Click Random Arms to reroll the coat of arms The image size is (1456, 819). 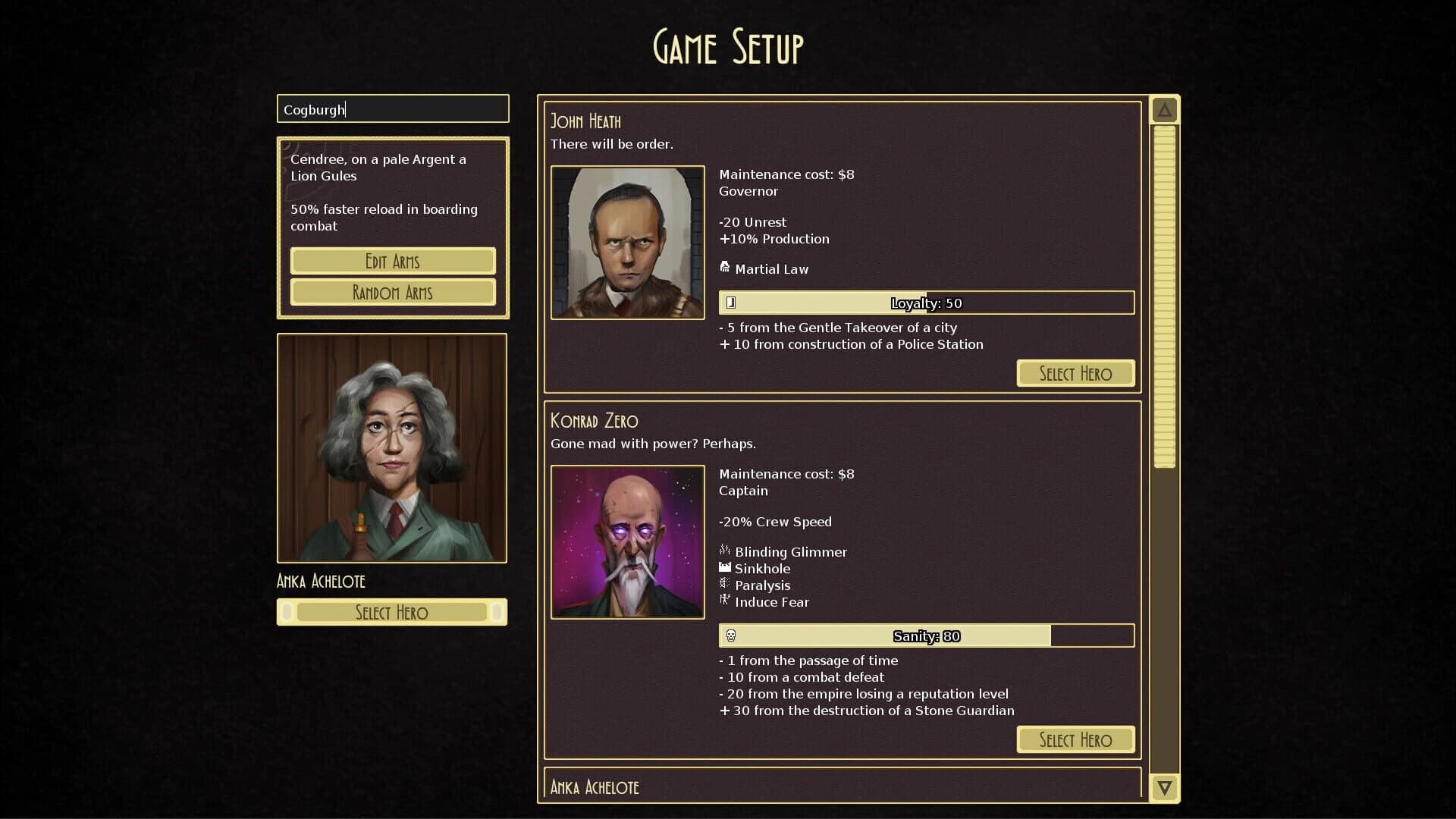[x=393, y=292]
